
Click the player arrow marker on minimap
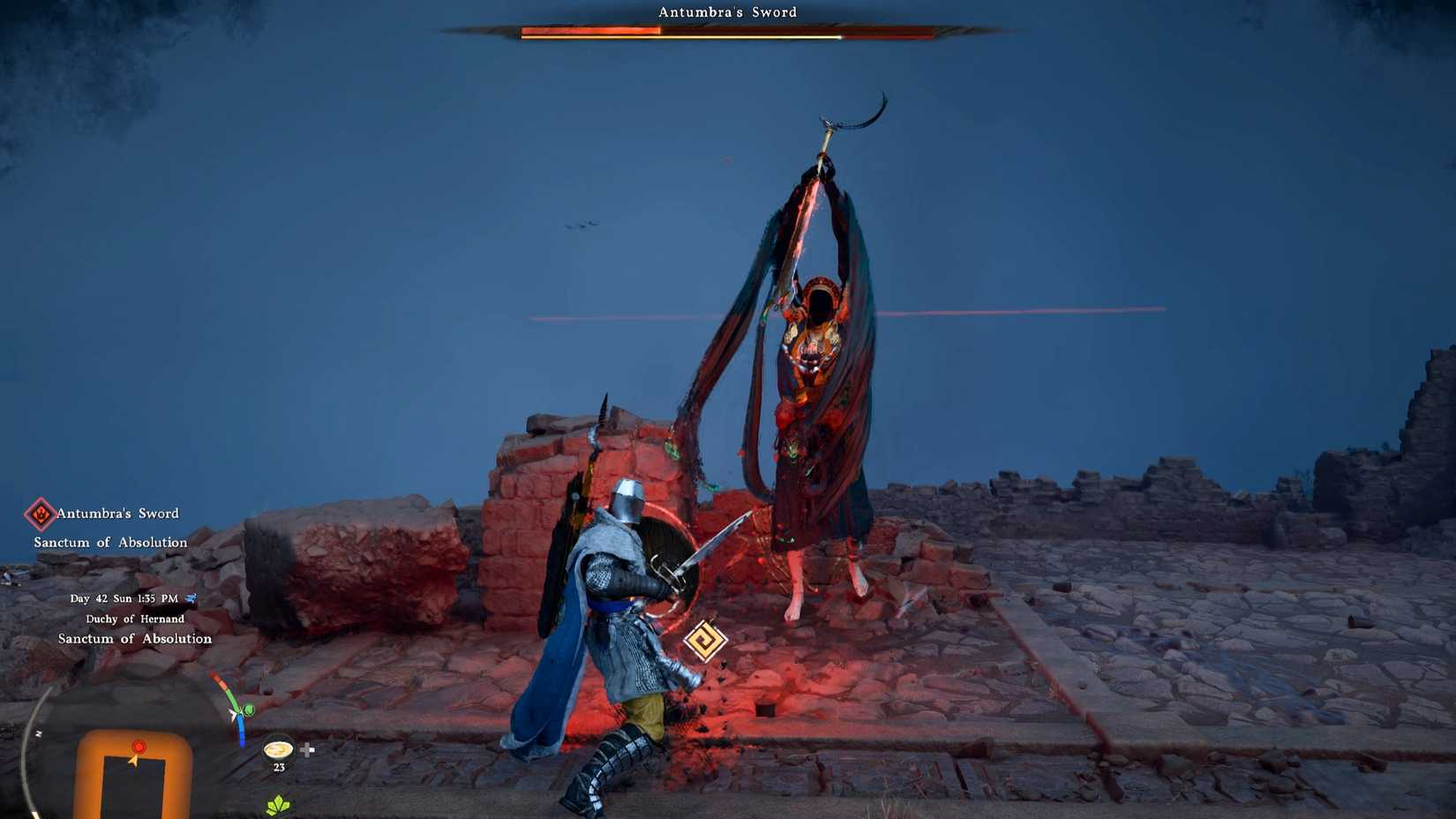coord(133,761)
